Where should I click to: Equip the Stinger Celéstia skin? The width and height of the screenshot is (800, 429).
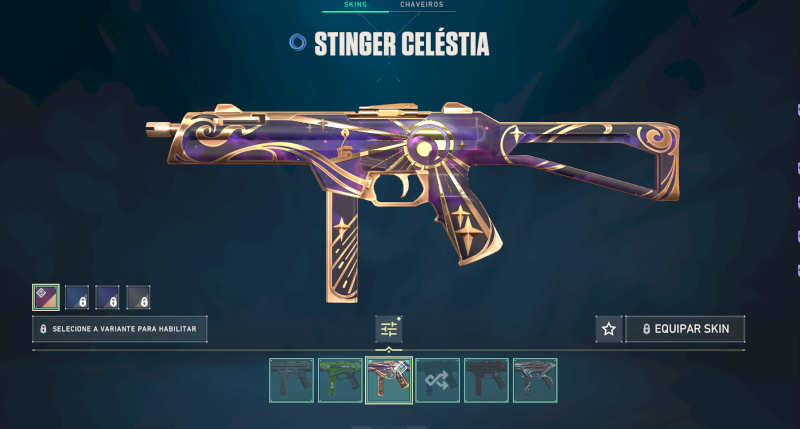(685, 329)
